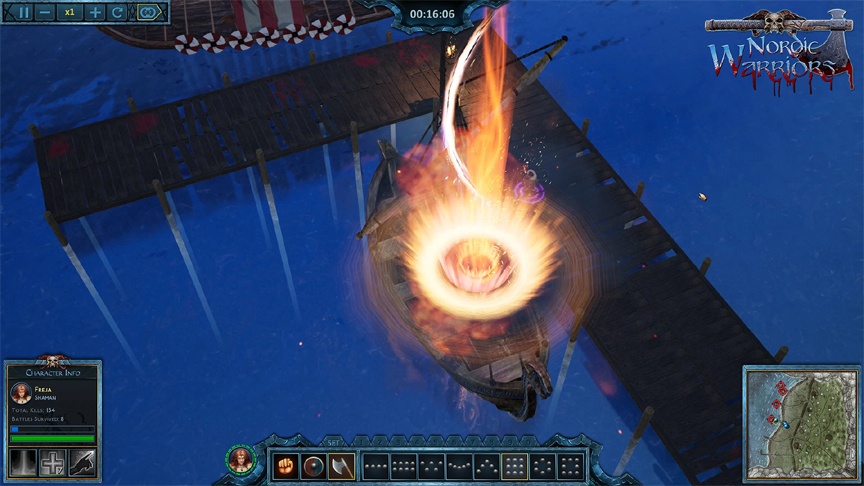
Task: Click the SET group tab
Action: point(332,443)
